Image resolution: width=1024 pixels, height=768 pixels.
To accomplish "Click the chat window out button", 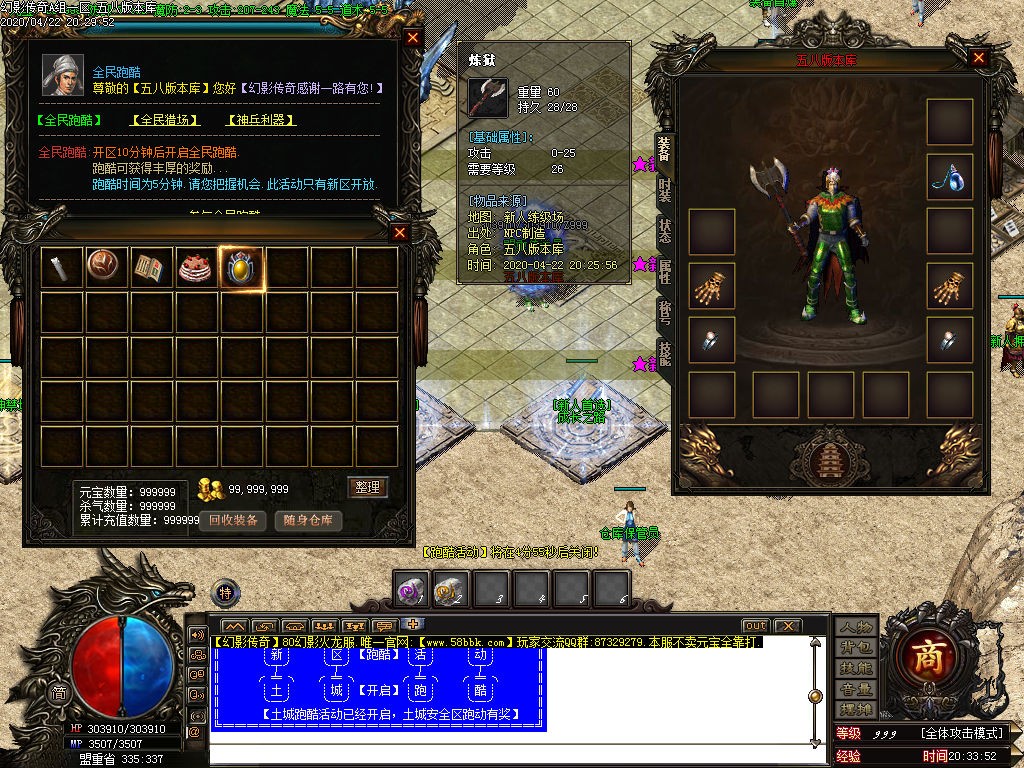I will tap(755, 626).
